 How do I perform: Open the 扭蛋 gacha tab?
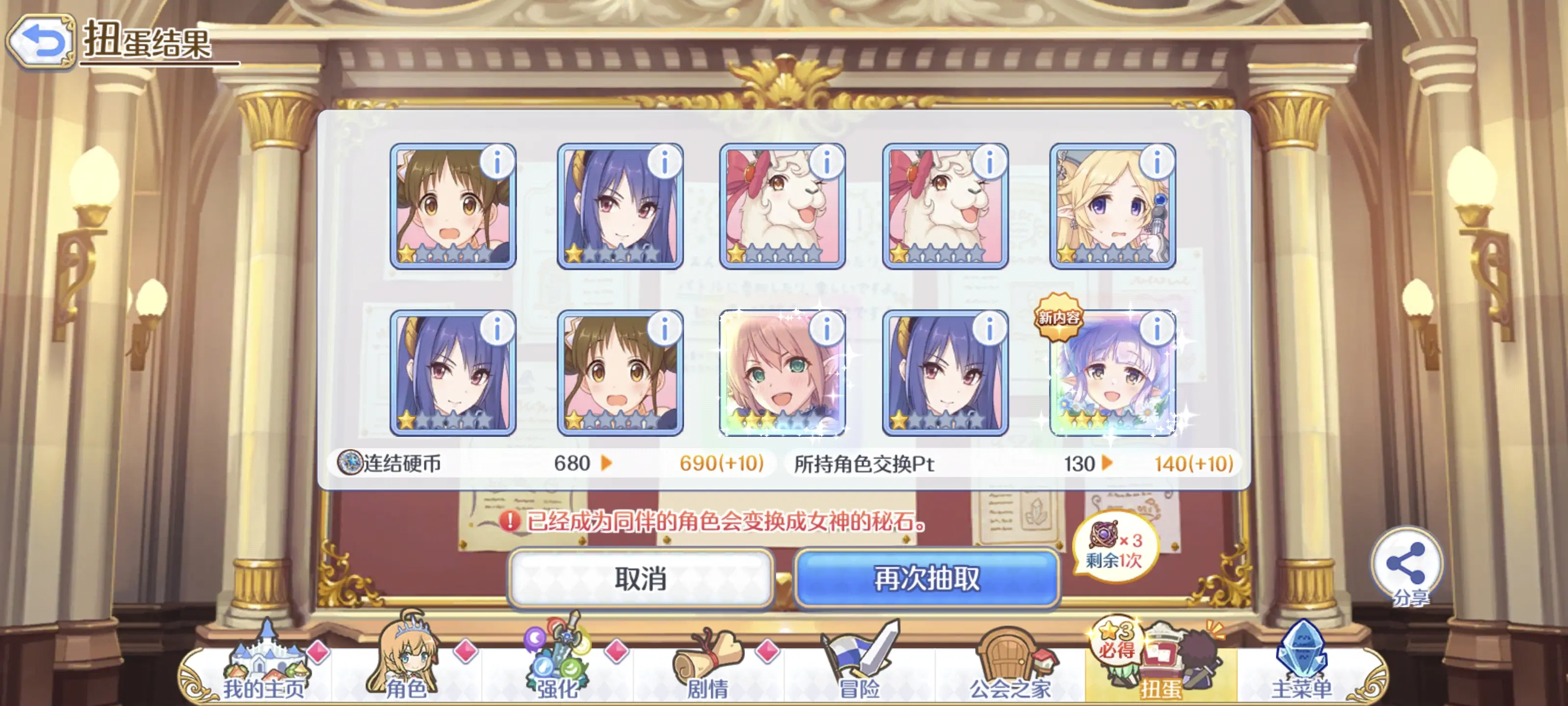coord(1160,668)
